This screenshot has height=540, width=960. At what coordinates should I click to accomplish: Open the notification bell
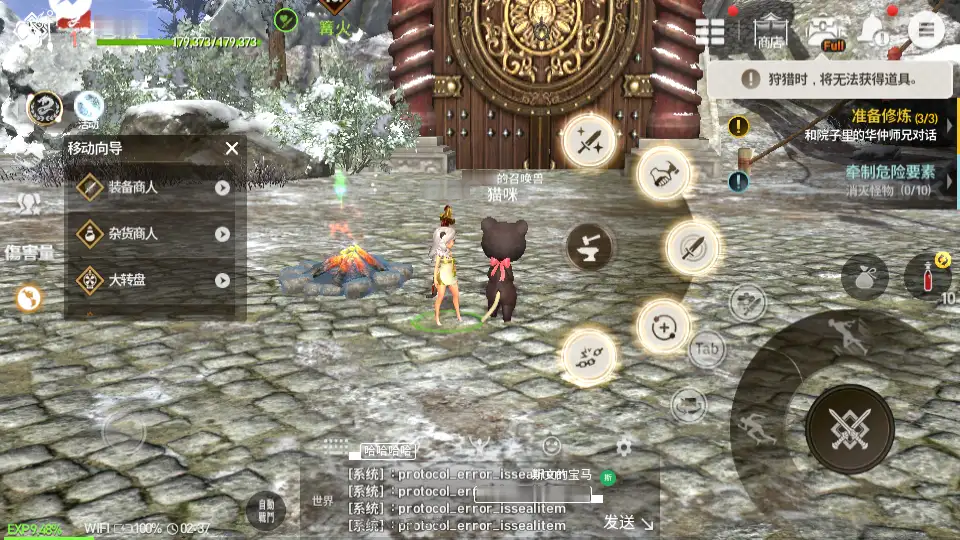[874, 30]
